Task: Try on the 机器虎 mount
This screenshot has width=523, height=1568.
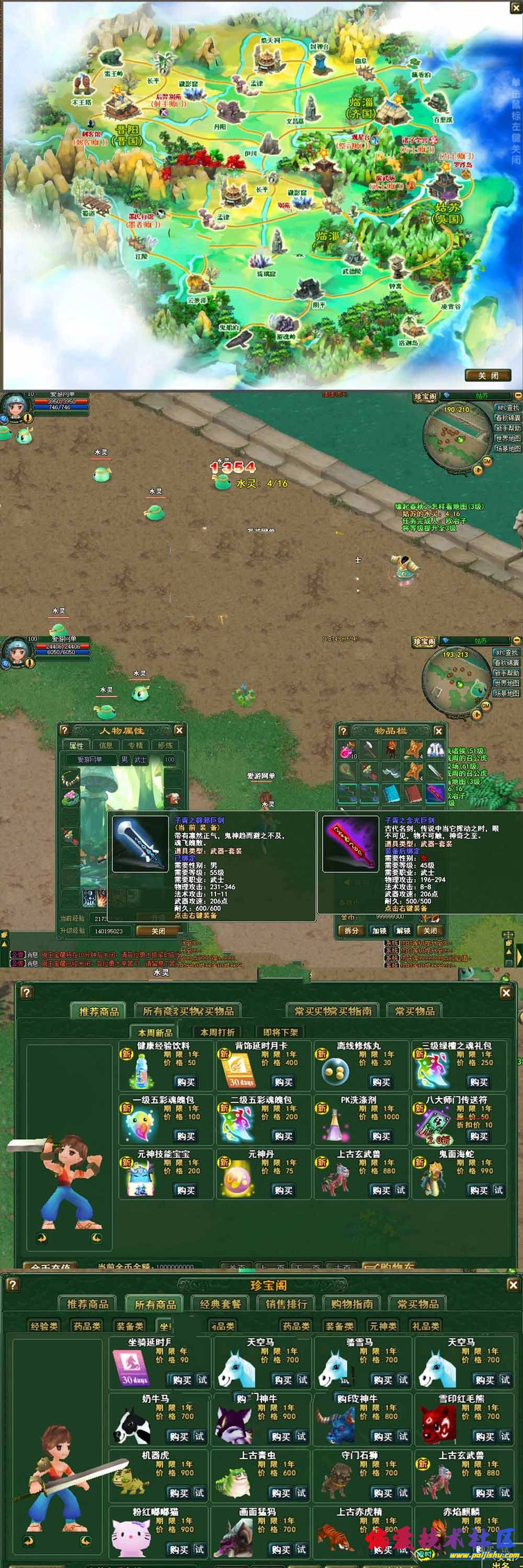Action: click(199, 1493)
